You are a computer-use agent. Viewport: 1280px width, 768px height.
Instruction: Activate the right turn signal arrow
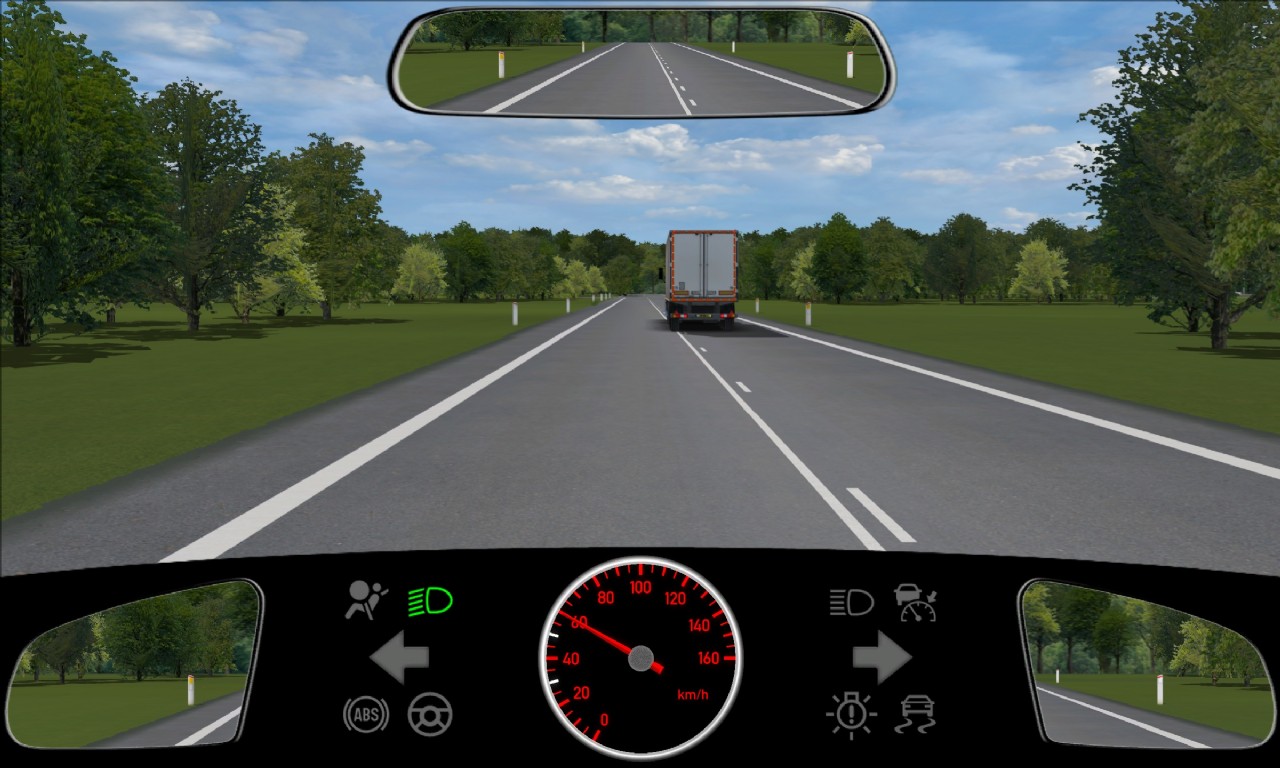[881, 657]
